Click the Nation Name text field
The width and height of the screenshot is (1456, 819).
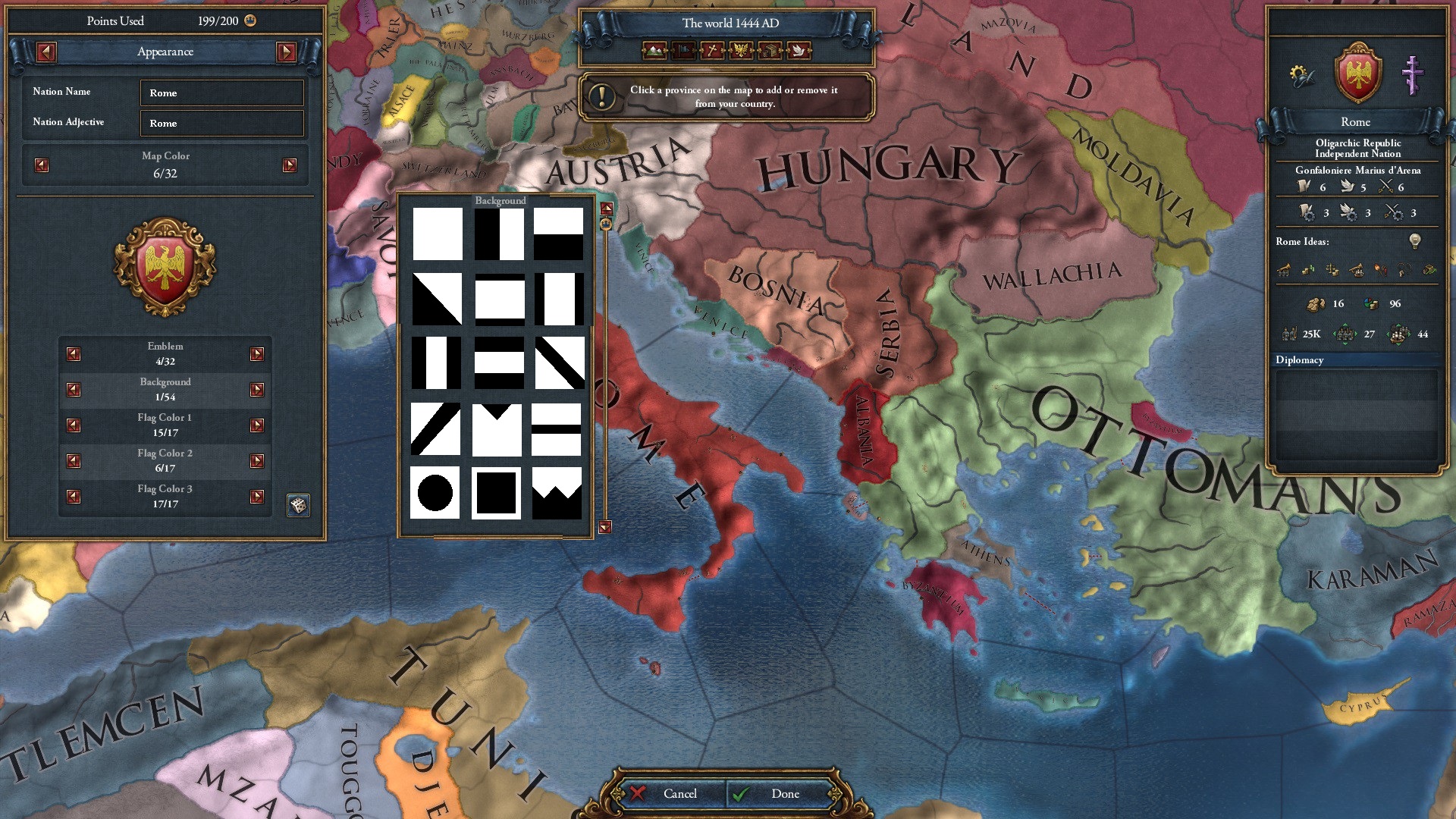(221, 93)
